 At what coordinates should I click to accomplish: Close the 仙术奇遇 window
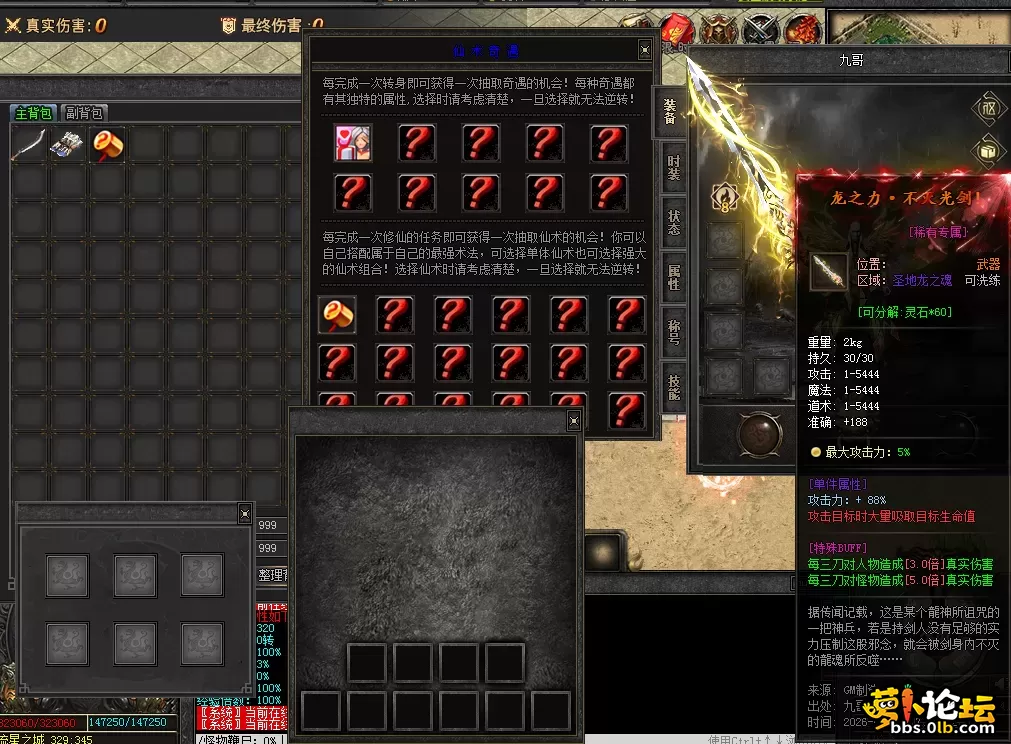click(x=645, y=49)
